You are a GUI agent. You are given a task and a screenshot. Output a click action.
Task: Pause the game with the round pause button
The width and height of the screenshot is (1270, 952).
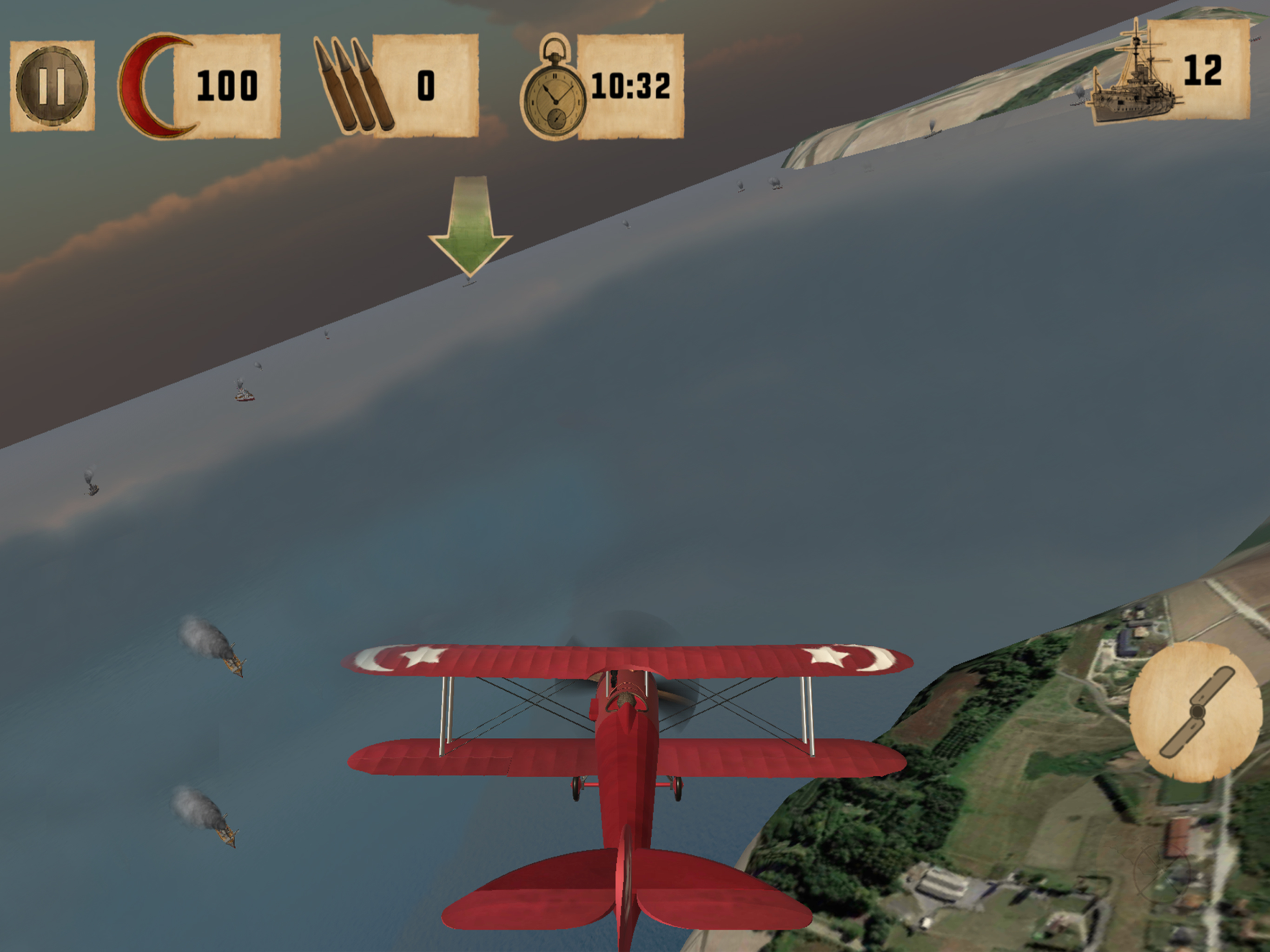coord(52,86)
